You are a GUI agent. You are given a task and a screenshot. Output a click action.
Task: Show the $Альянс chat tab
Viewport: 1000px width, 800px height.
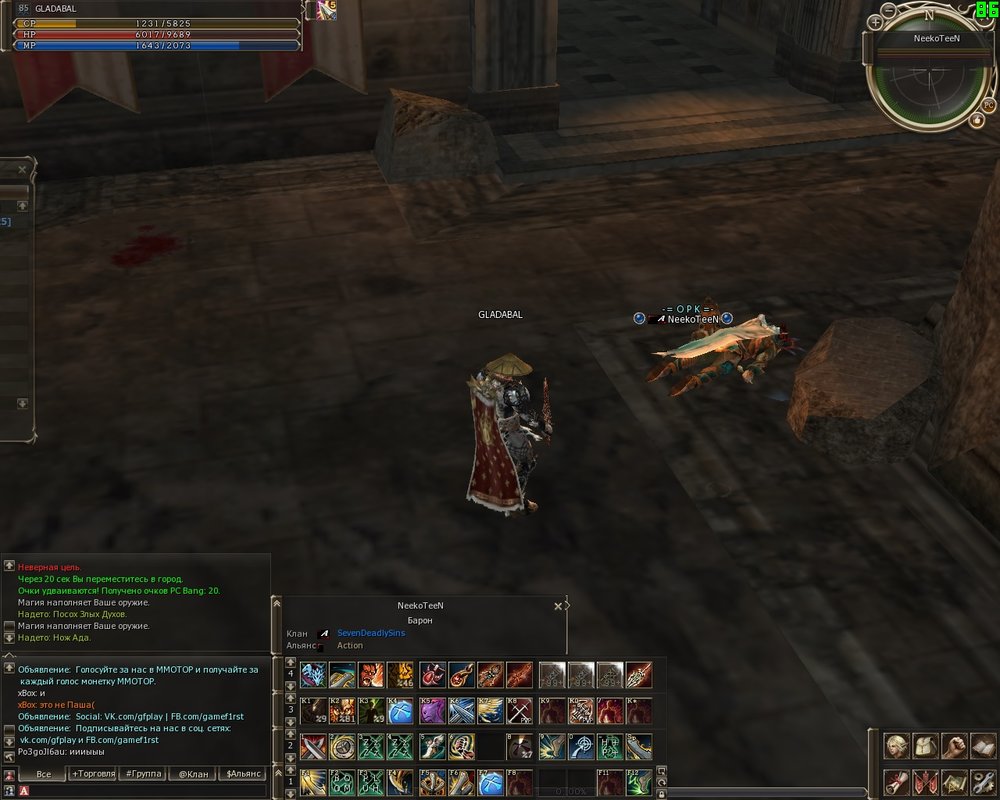coord(243,774)
